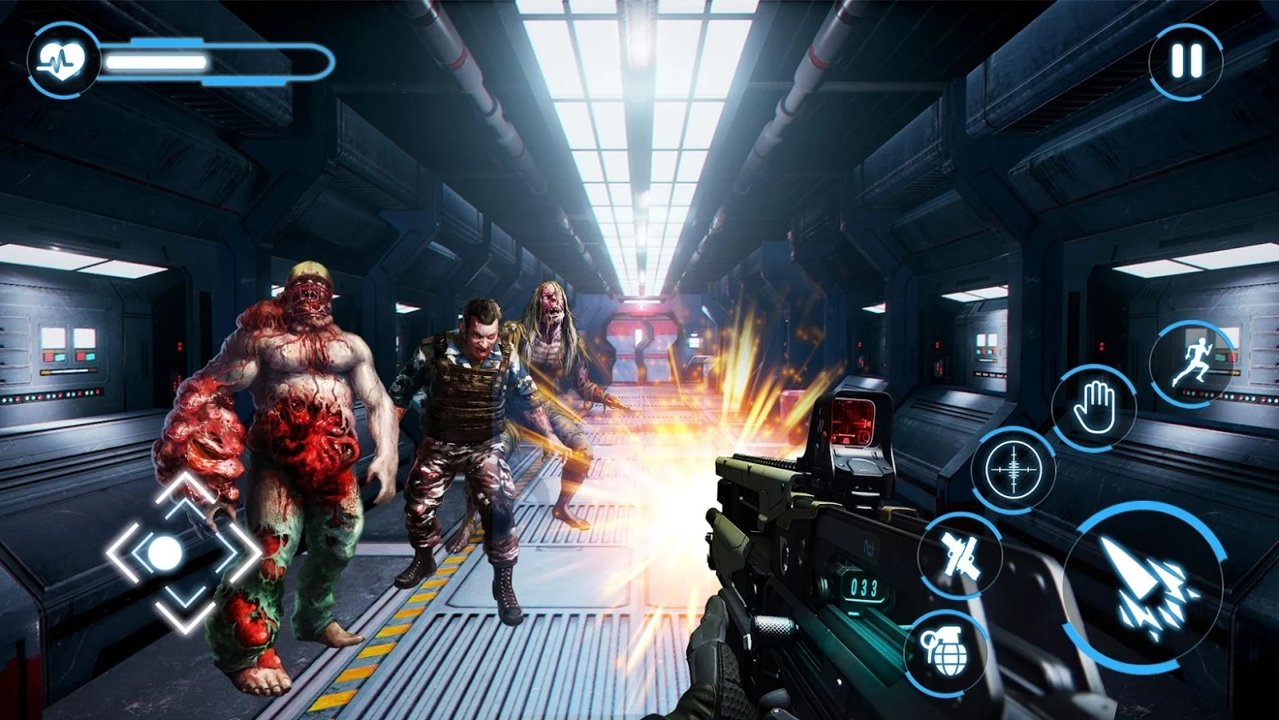Throw a grenade with the grenade button
Image resolution: width=1279 pixels, height=720 pixels.
click(945, 653)
